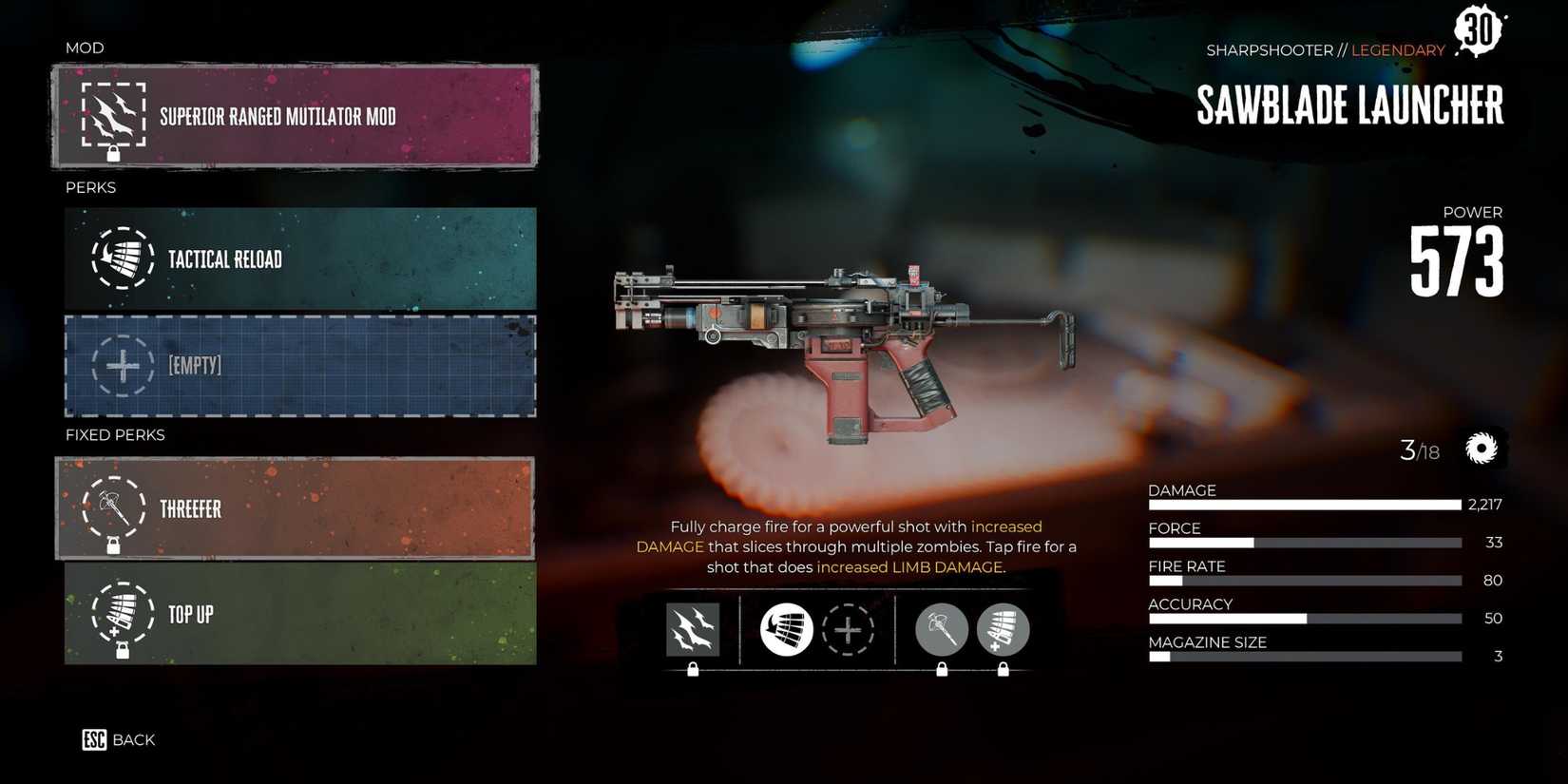Screen dimensions: 1568x784
Task: Select the mutilator mod claw icon
Action: click(x=113, y=118)
